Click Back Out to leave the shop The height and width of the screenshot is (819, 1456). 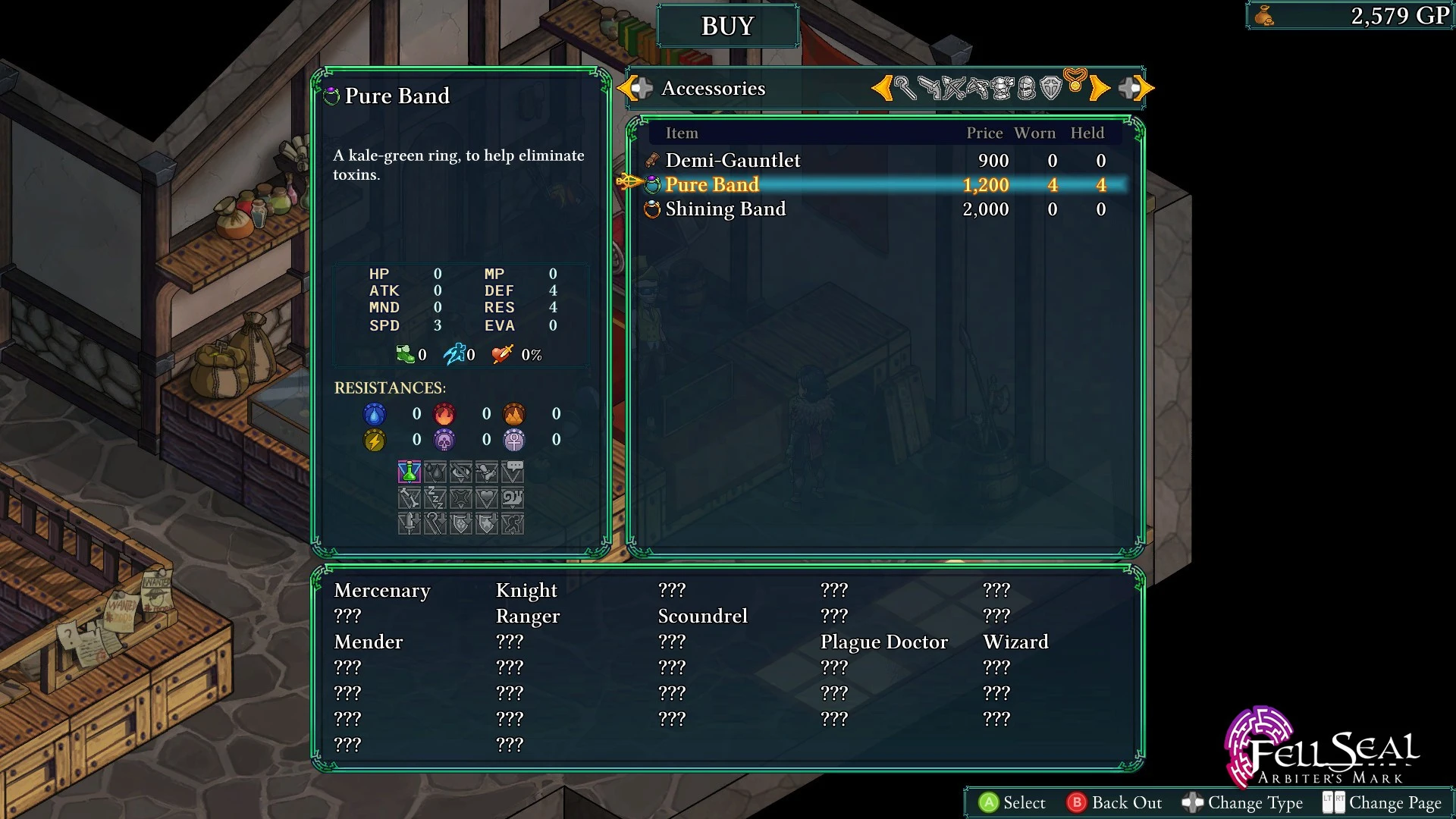(1125, 802)
